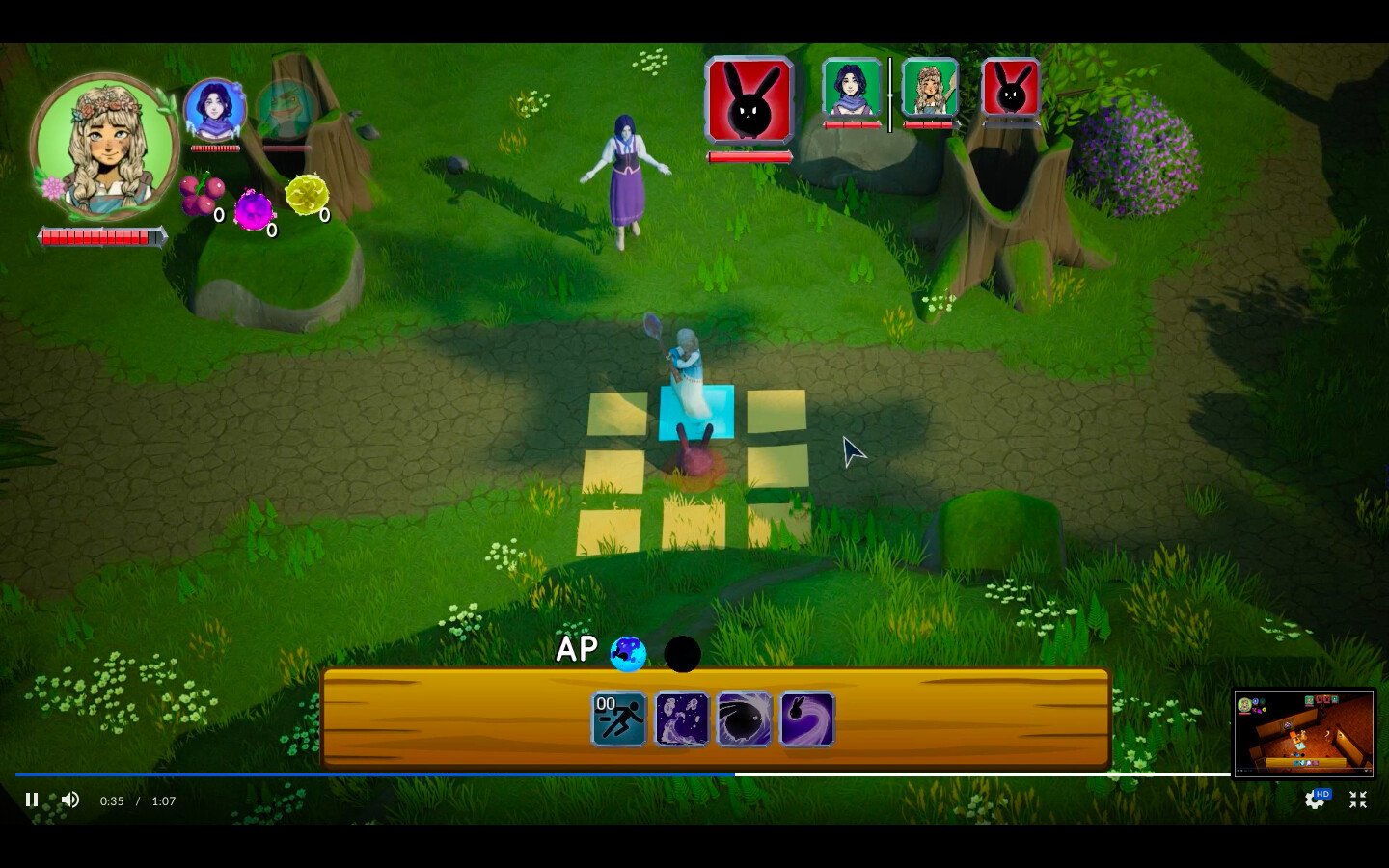This screenshot has width=1389, height=868.
Task: Click the blue AP orb
Action: point(629,654)
